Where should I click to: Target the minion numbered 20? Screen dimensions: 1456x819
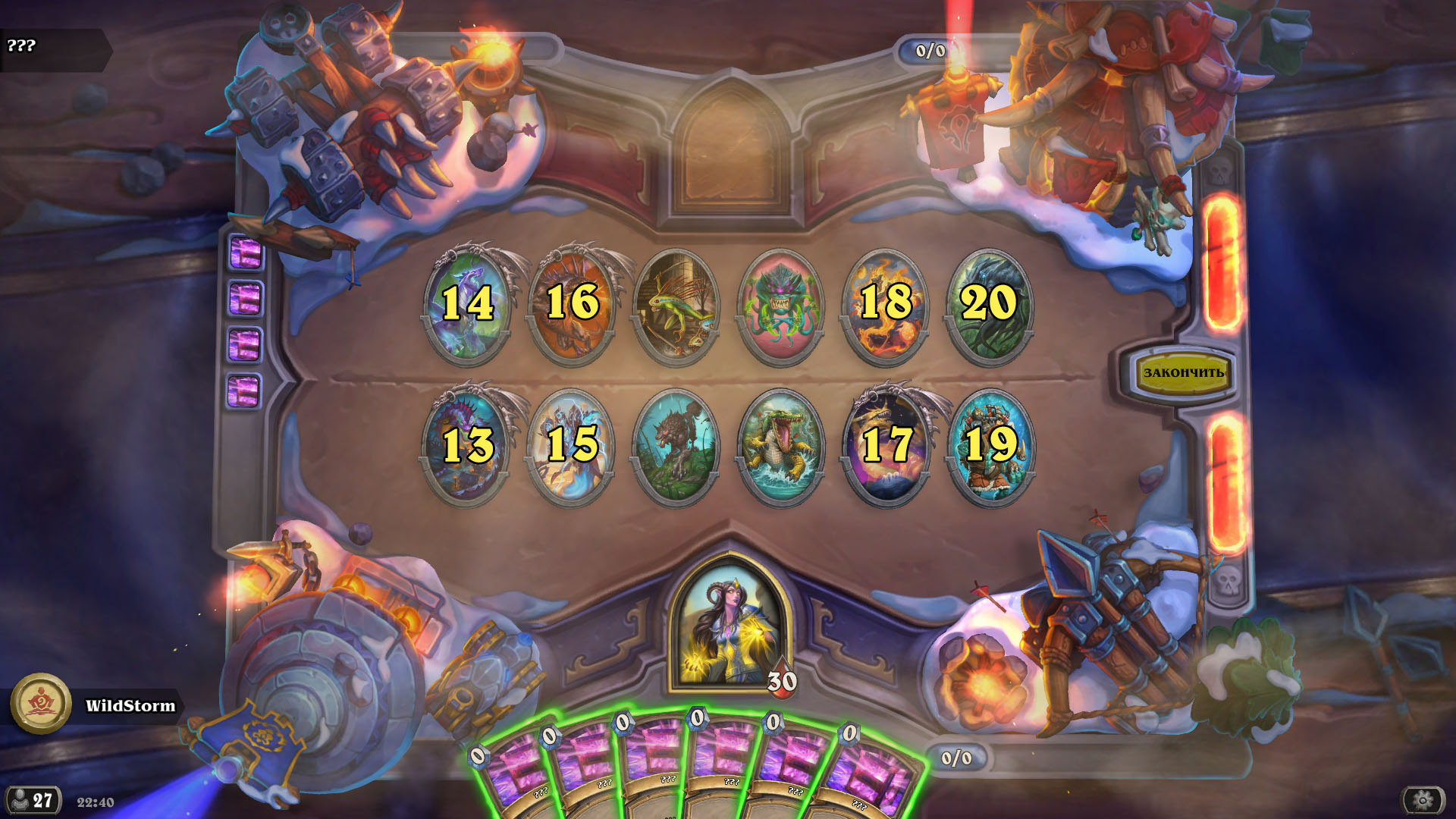pos(989,306)
